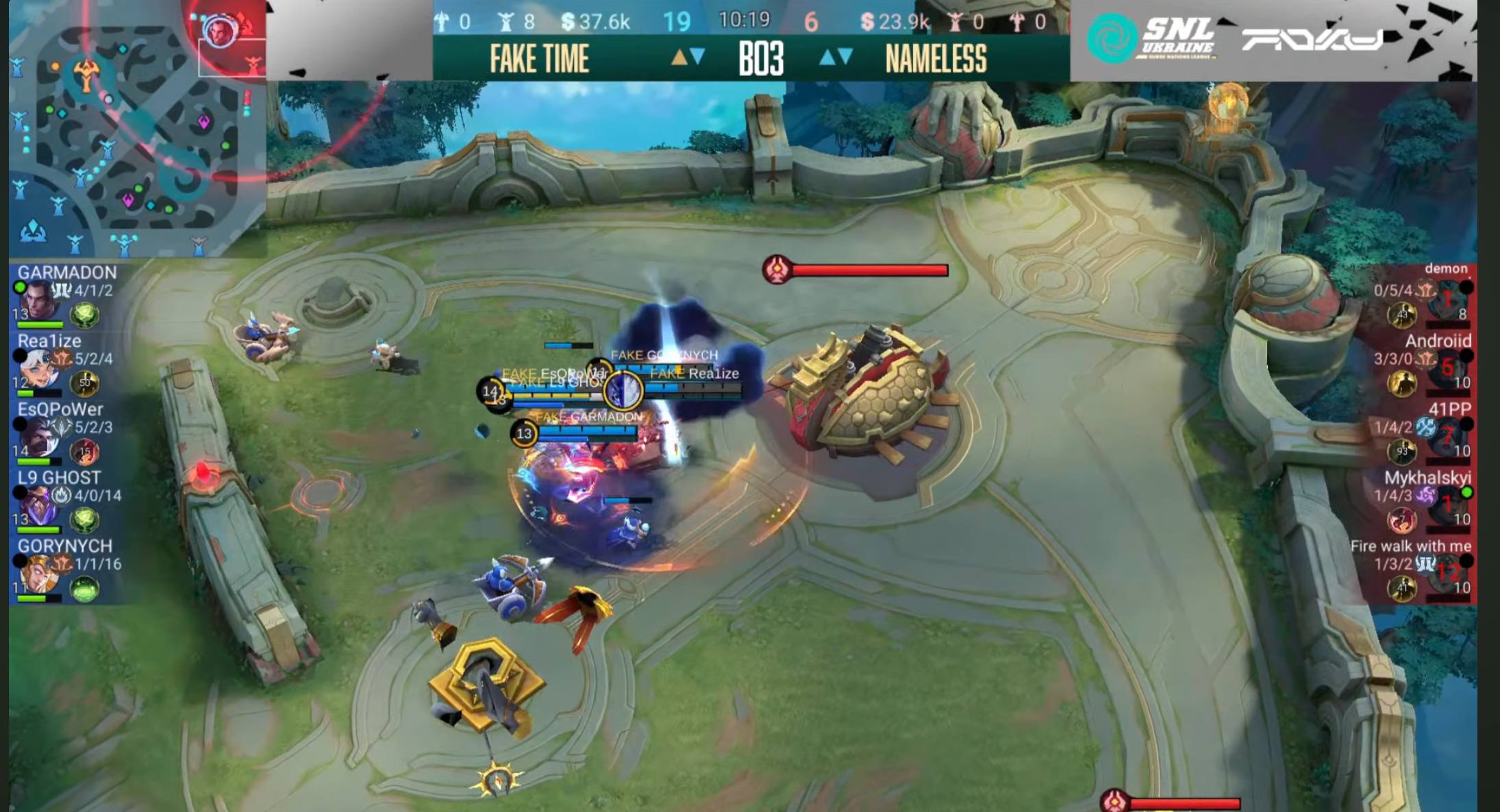Focus on GORYNYCH's hero portrait
The height and width of the screenshot is (812, 1500).
coord(38,575)
